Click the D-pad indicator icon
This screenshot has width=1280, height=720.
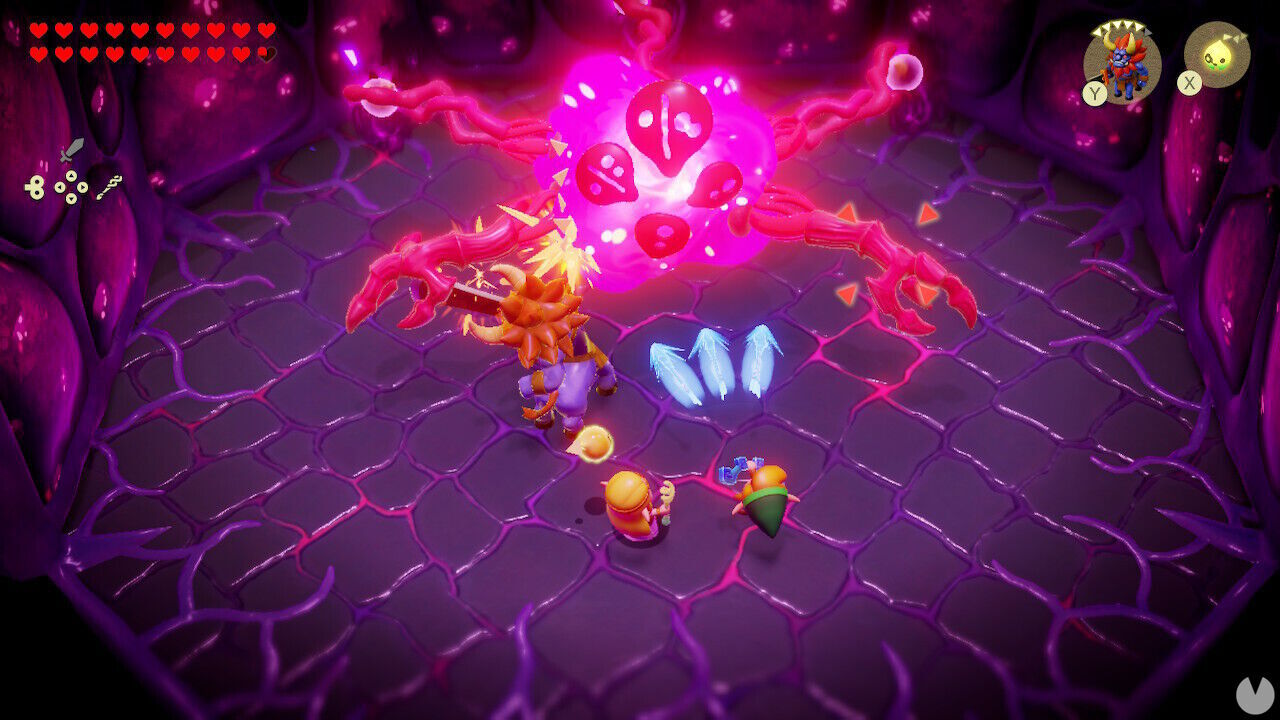(70, 186)
